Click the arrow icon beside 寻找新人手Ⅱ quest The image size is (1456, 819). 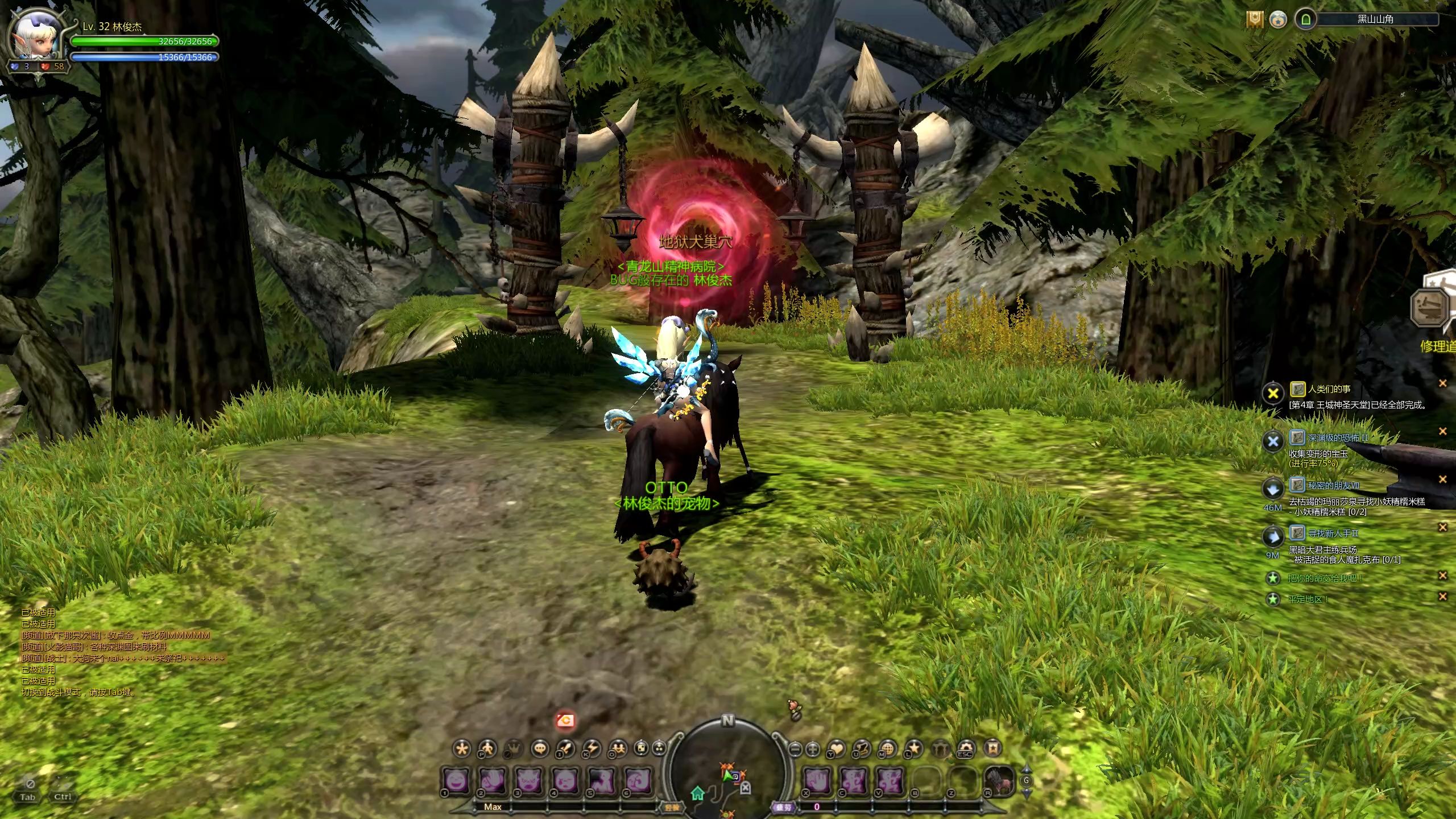(x=1273, y=535)
